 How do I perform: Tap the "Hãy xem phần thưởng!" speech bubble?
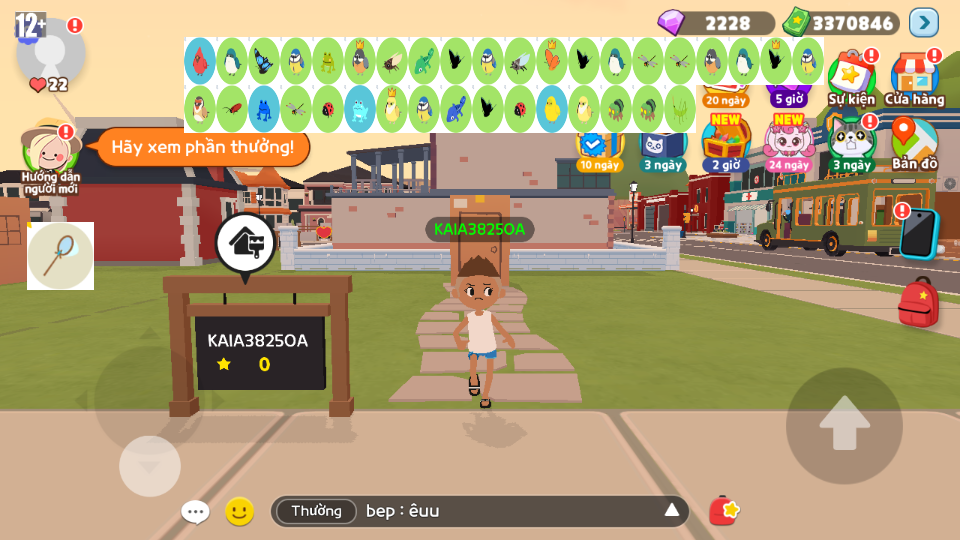pyautogui.click(x=202, y=147)
